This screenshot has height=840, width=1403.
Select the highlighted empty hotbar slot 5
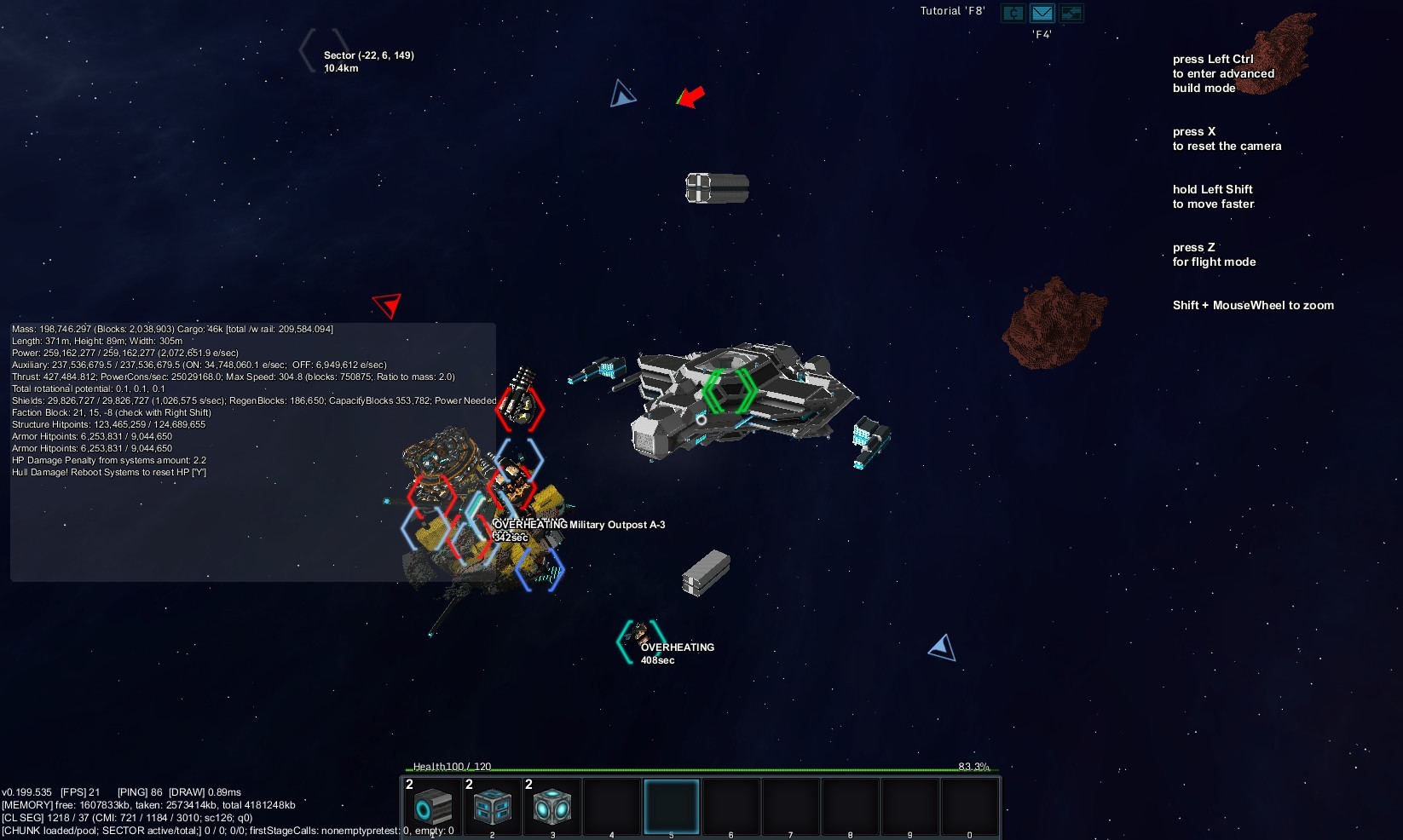point(672,806)
